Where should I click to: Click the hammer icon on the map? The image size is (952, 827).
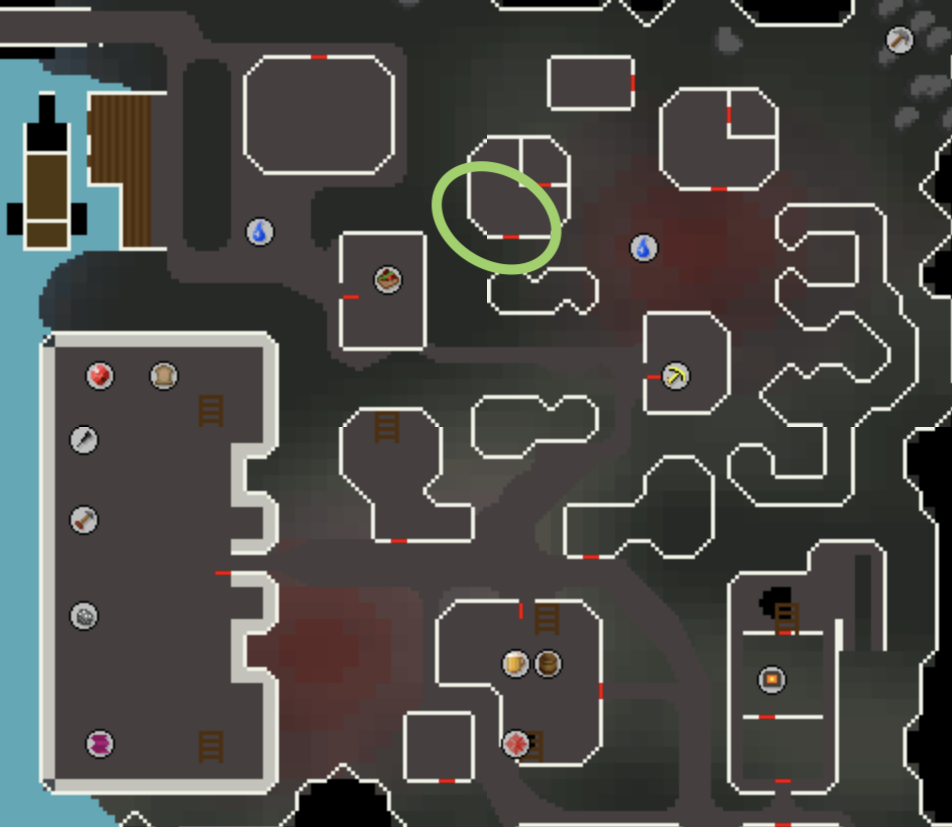[84, 520]
